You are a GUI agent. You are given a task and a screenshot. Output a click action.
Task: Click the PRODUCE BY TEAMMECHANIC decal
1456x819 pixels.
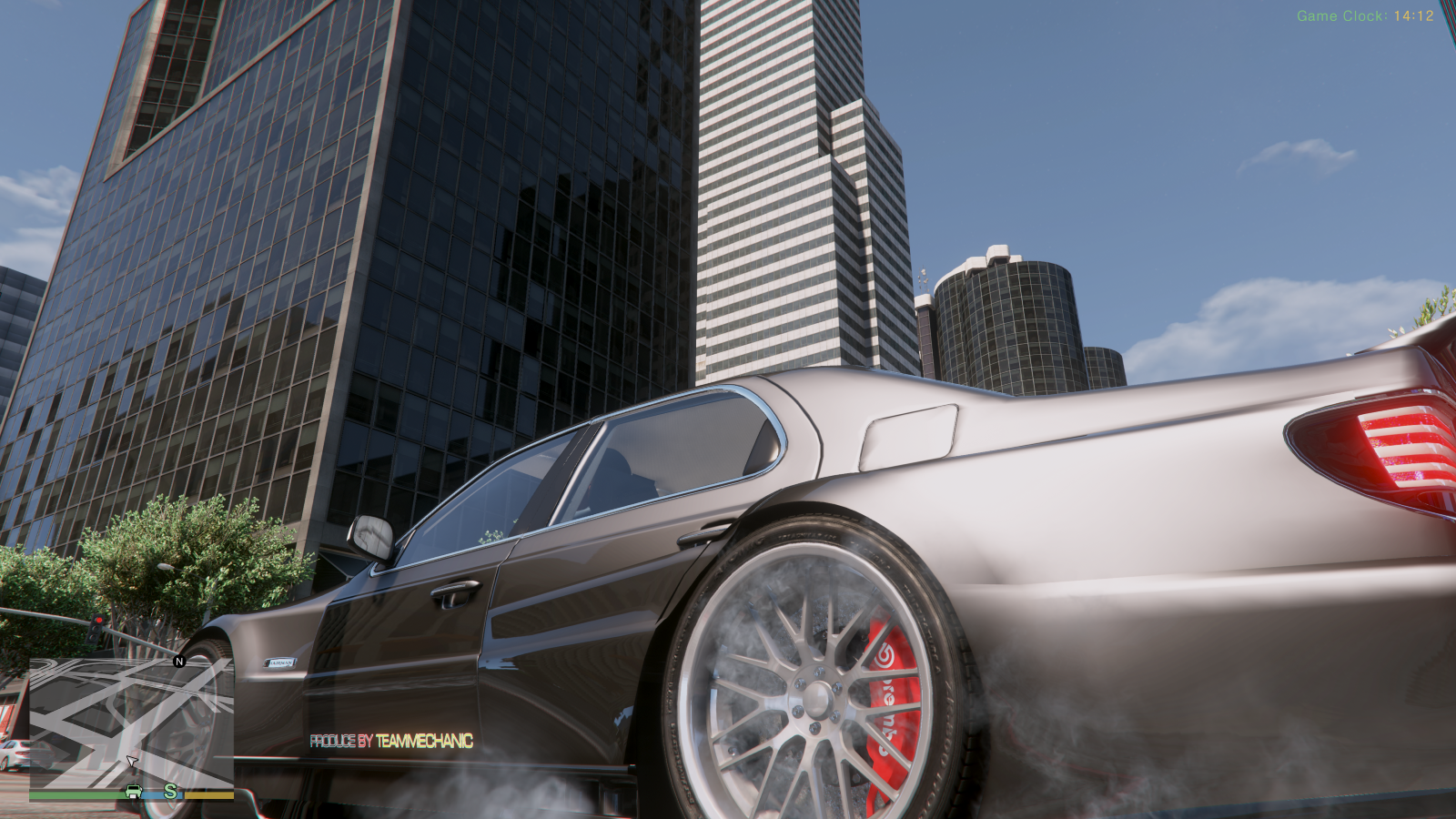(391, 740)
